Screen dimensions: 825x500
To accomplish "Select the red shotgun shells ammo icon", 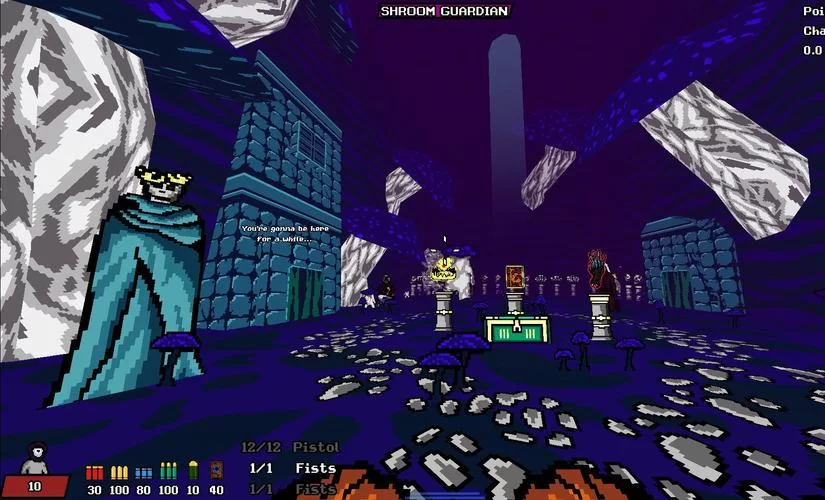I will 95,471.
